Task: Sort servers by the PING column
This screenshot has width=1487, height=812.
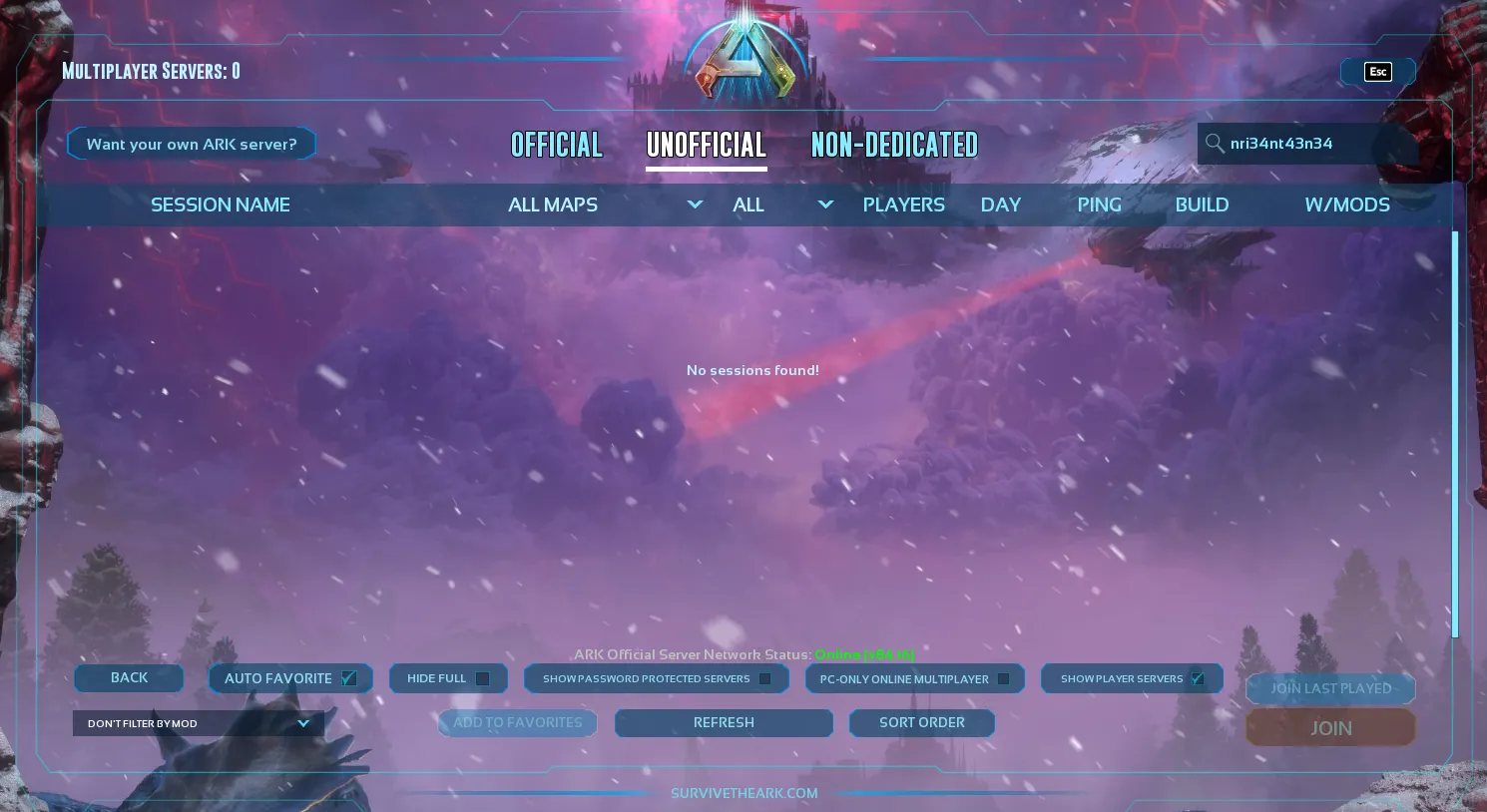Action: (x=1099, y=204)
